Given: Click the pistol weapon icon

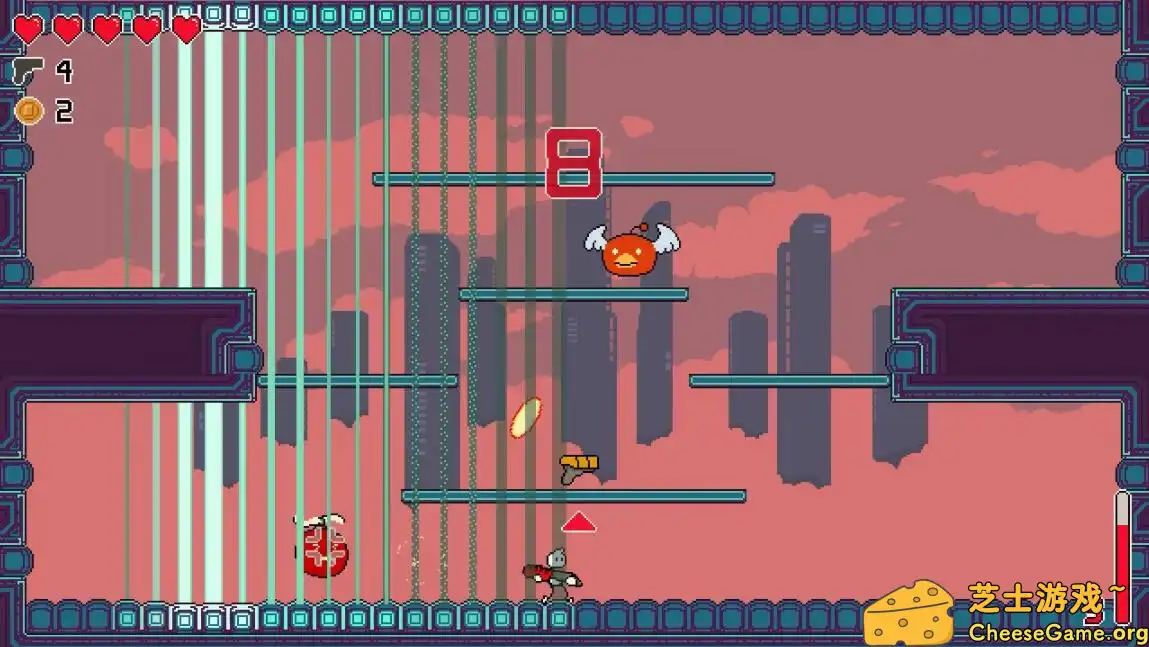Looking at the screenshot, I should coord(27,71).
